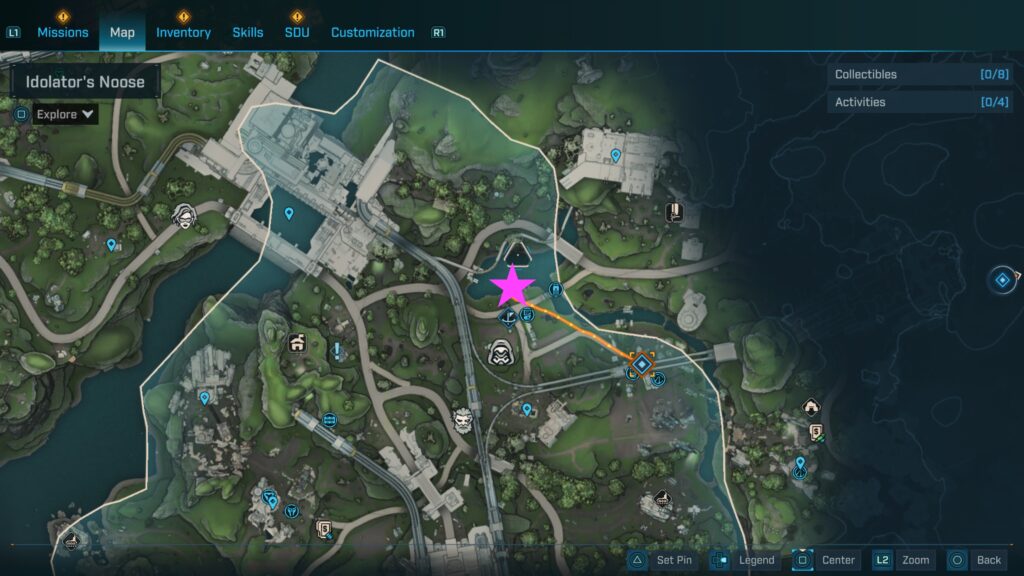
Task: Select the orange diamond objective marker
Action: coord(641,364)
